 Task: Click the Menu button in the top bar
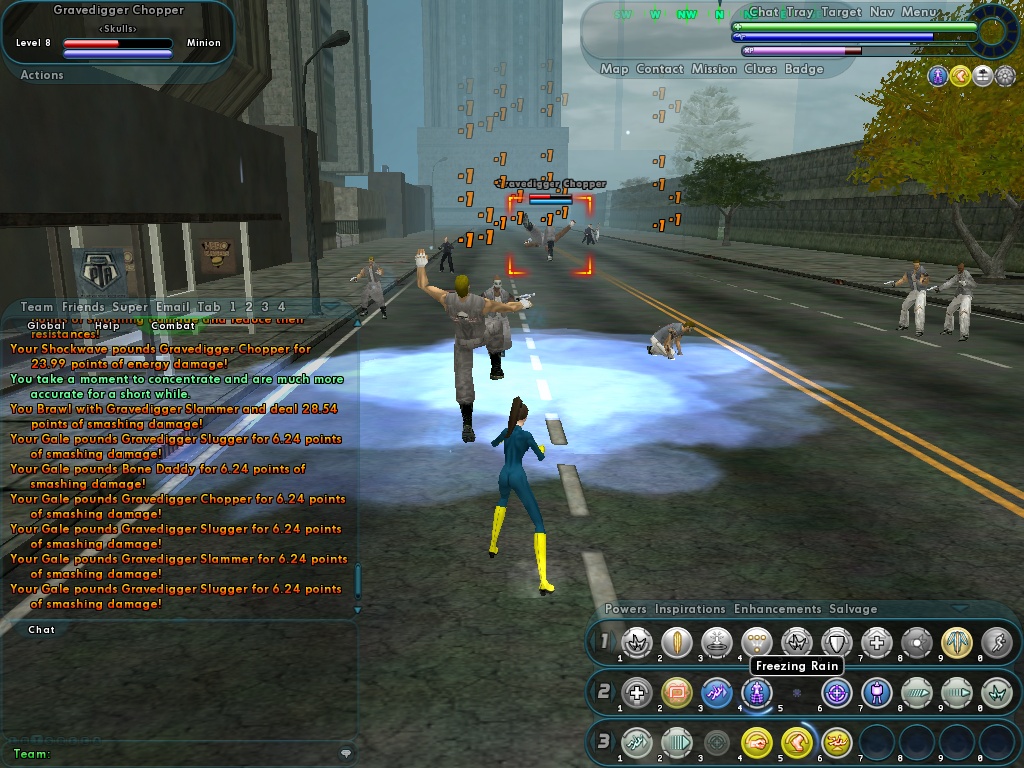[920, 12]
